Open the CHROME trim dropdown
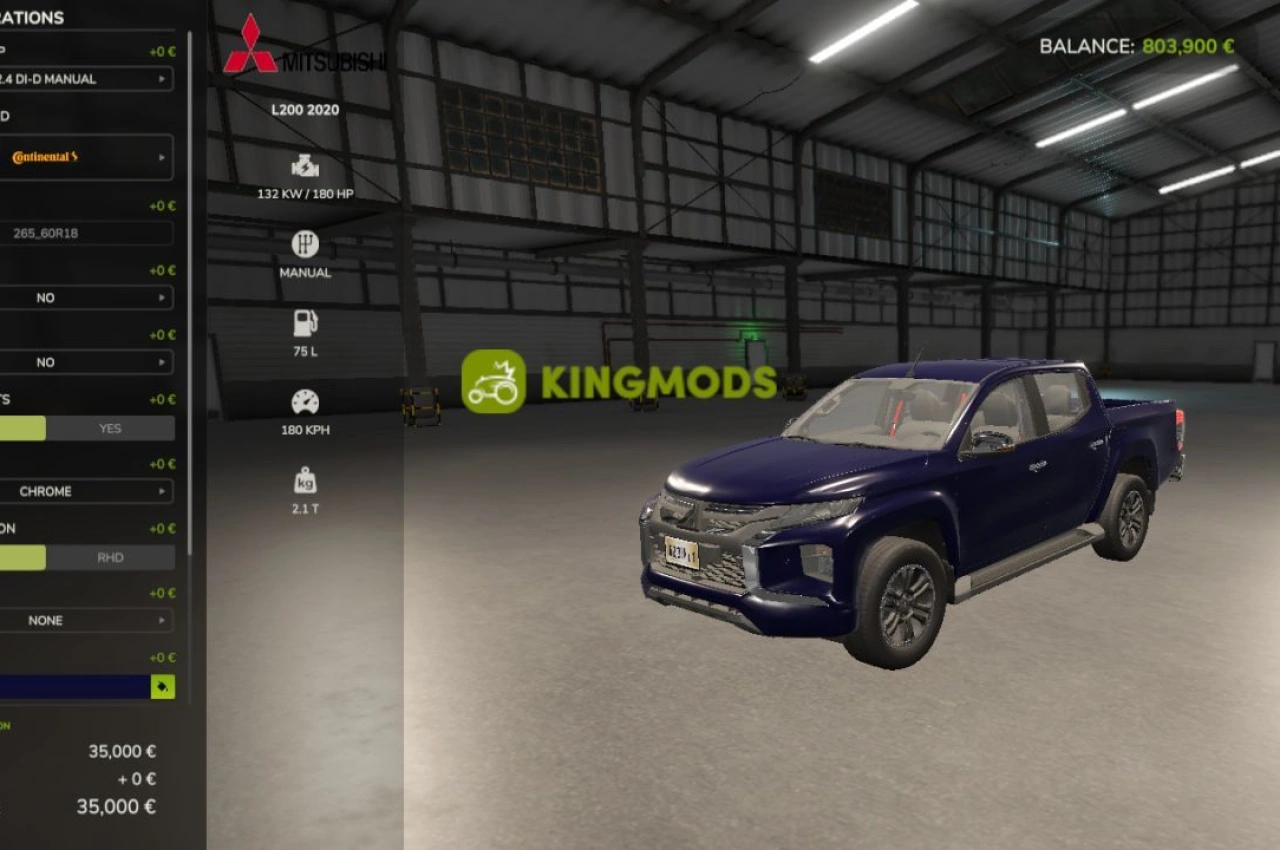The image size is (1280, 850). click(87, 491)
